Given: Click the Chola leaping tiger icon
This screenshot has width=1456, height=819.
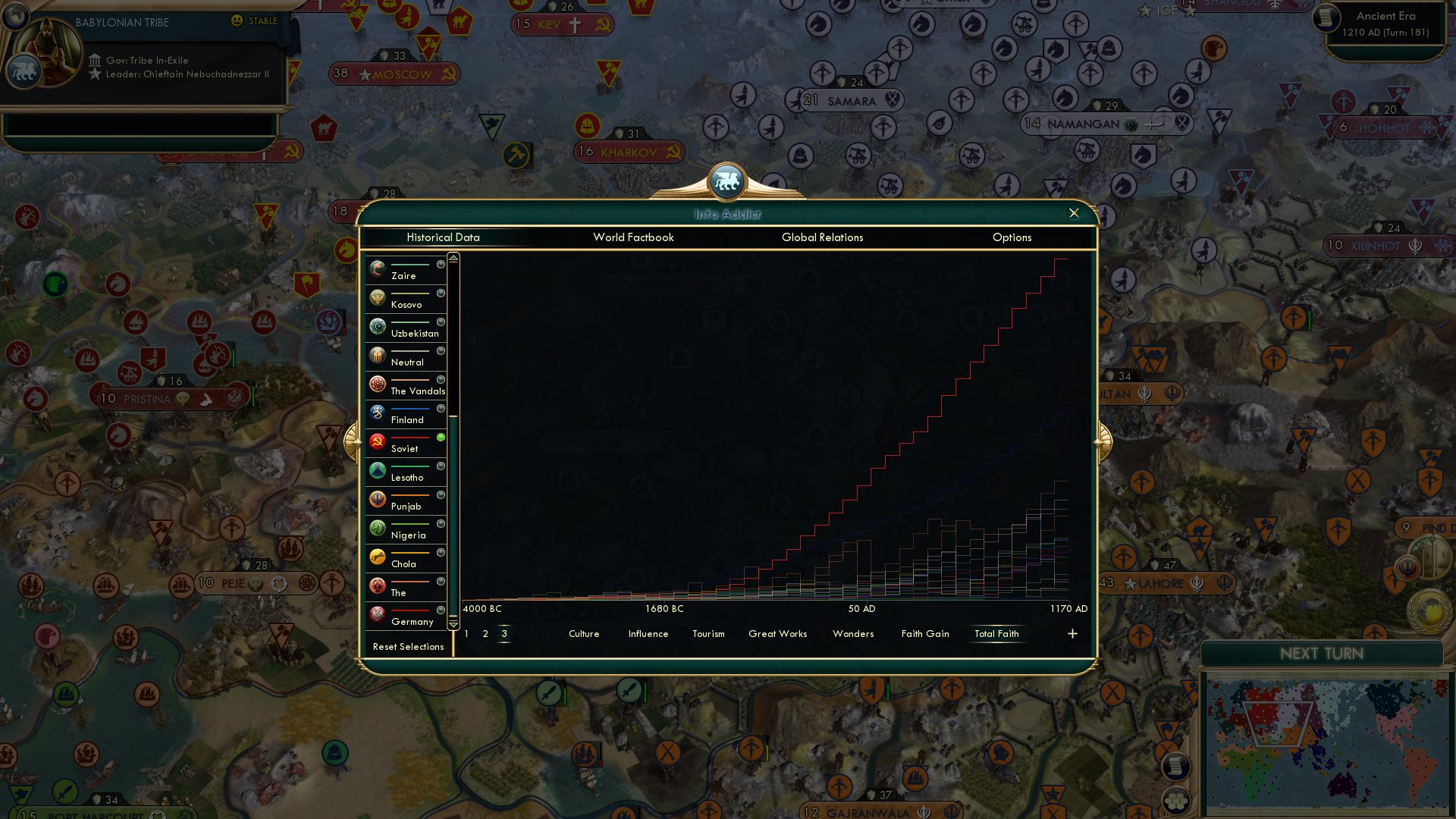Looking at the screenshot, I should pyautogui.click(x=376, y=556).
